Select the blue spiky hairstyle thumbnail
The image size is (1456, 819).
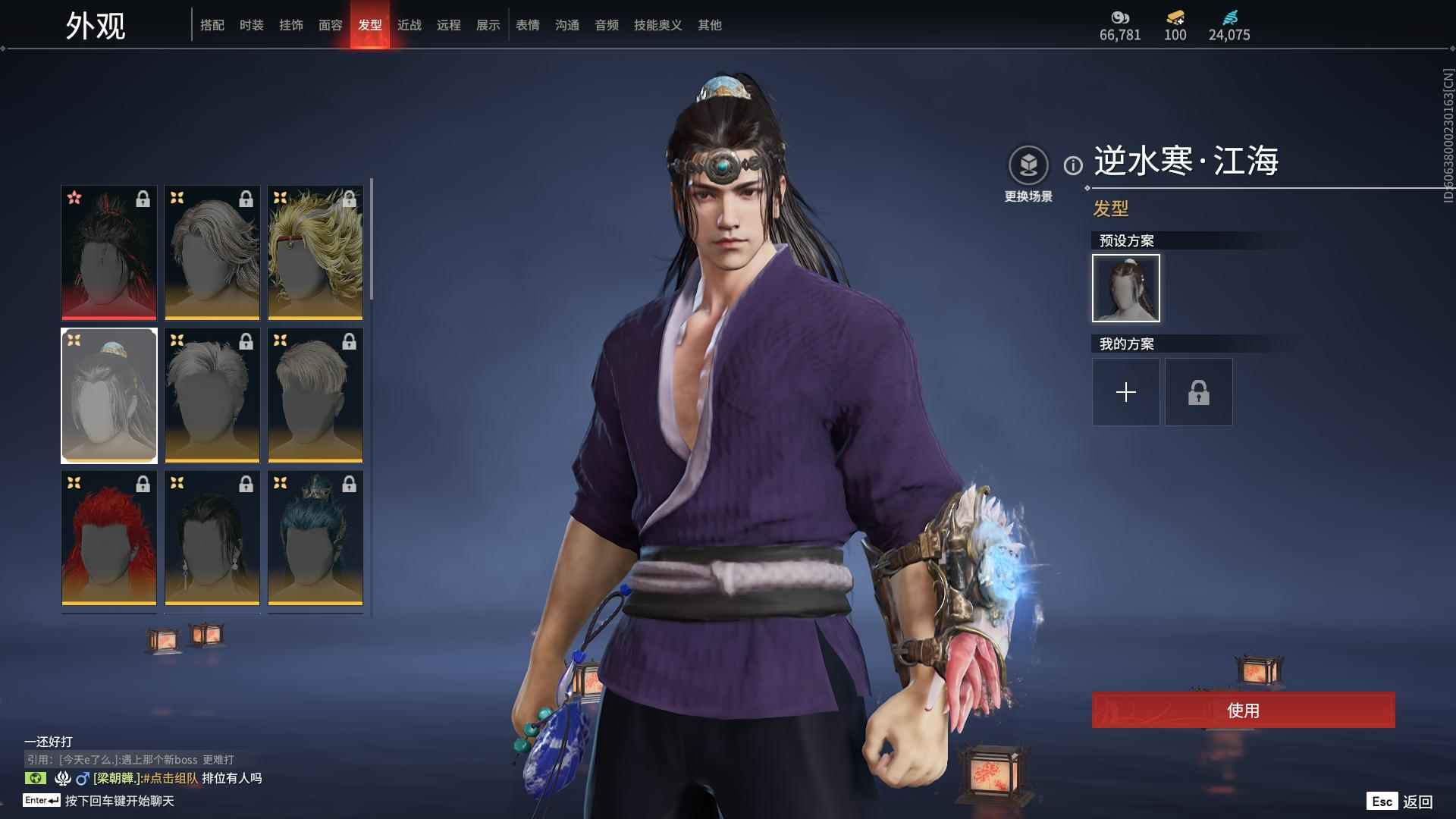coord(315,538)
